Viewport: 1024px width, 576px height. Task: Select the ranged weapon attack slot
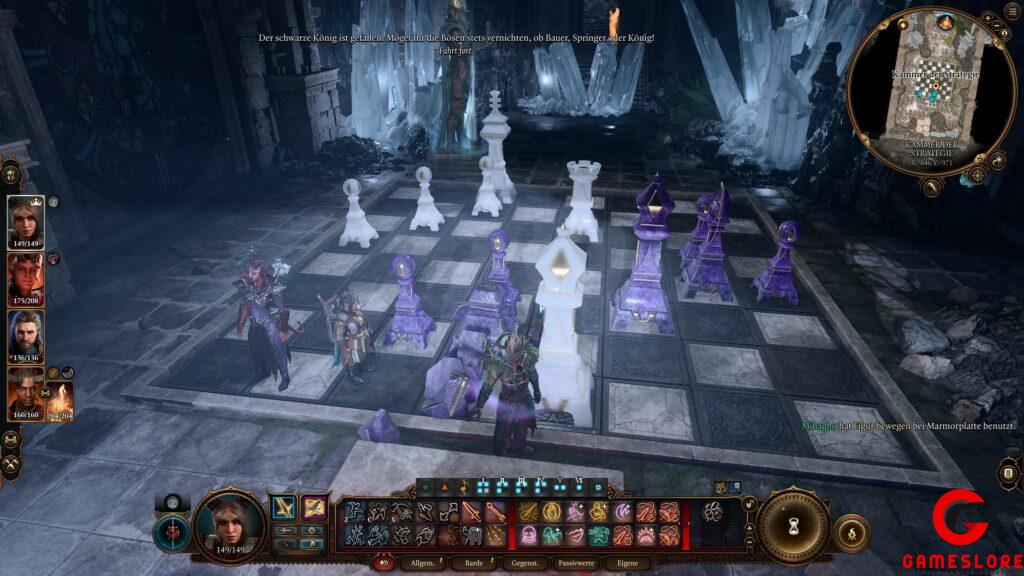point(314,507)
